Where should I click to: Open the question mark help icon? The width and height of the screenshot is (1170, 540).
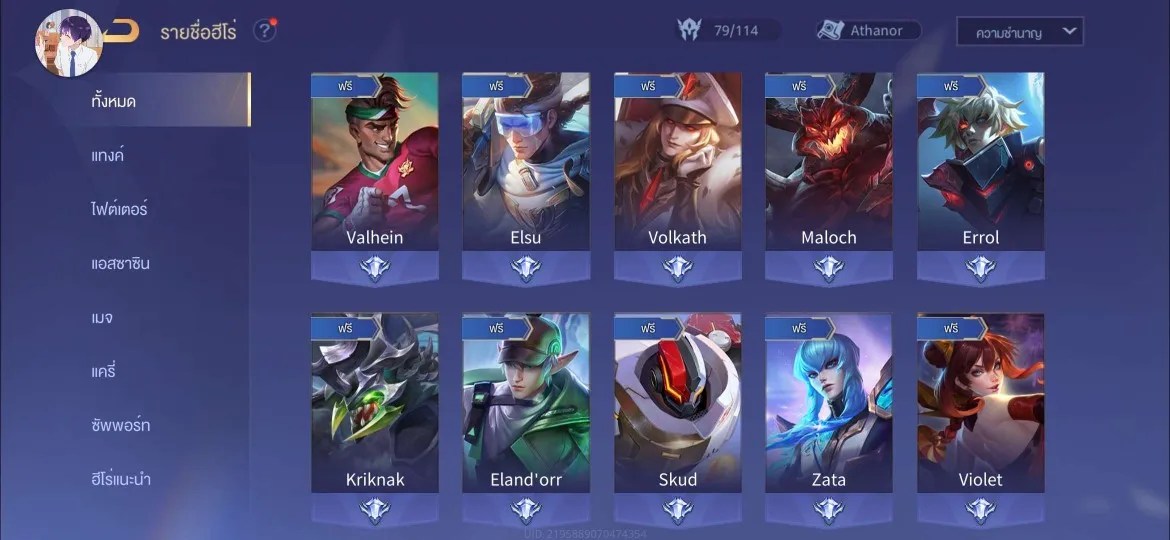(x=264, y=31)
